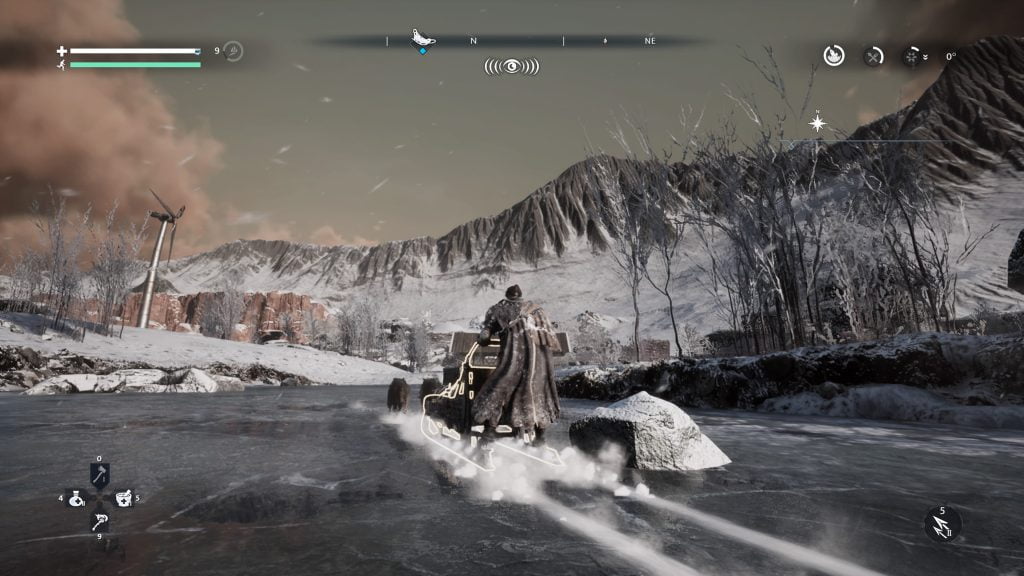1024x576 pixels.
Task: Check the campfire warmth status icon
Action: 834,56
